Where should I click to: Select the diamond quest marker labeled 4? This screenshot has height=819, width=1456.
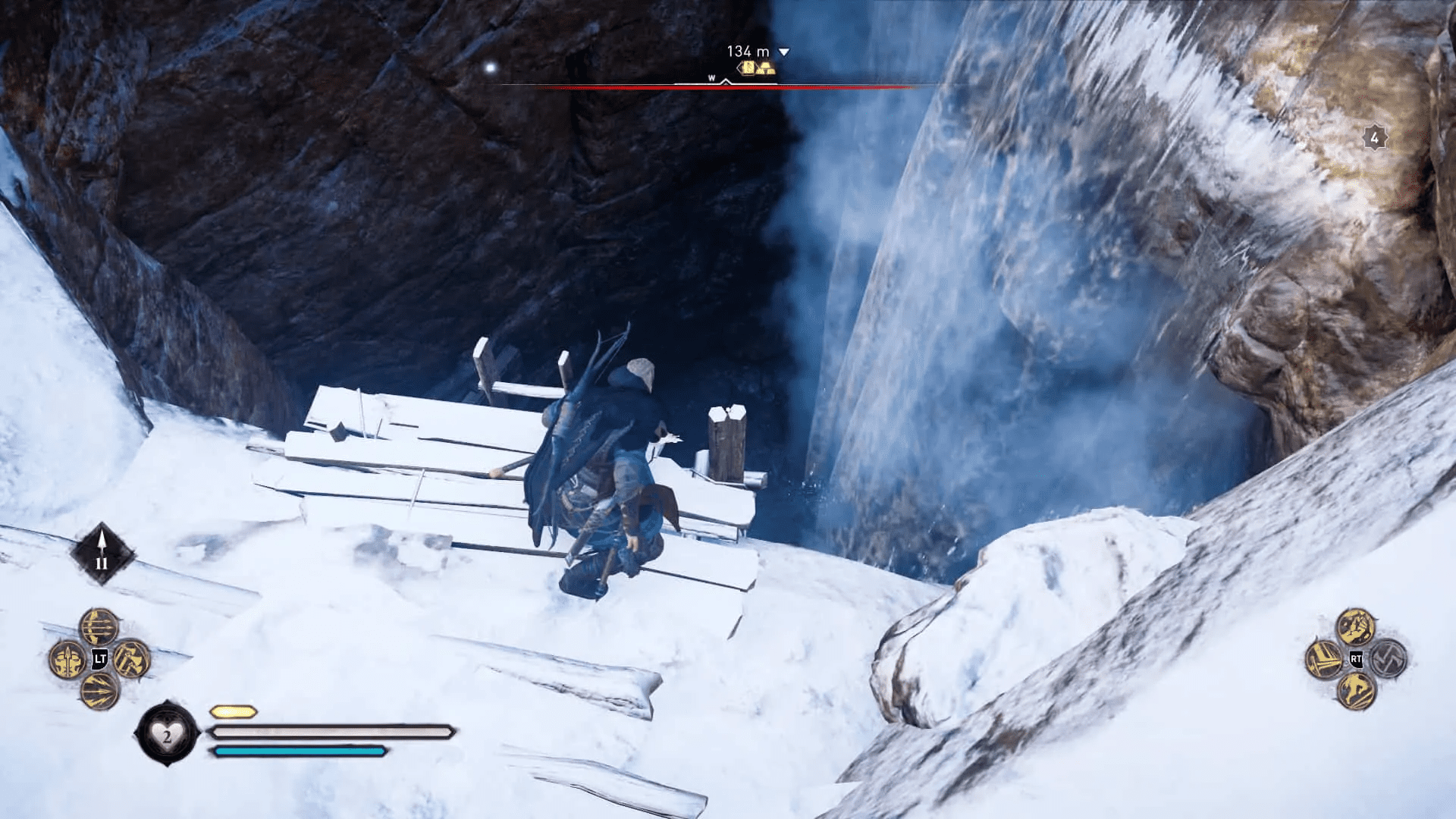pyautogui.click(x=1374, y=138)
